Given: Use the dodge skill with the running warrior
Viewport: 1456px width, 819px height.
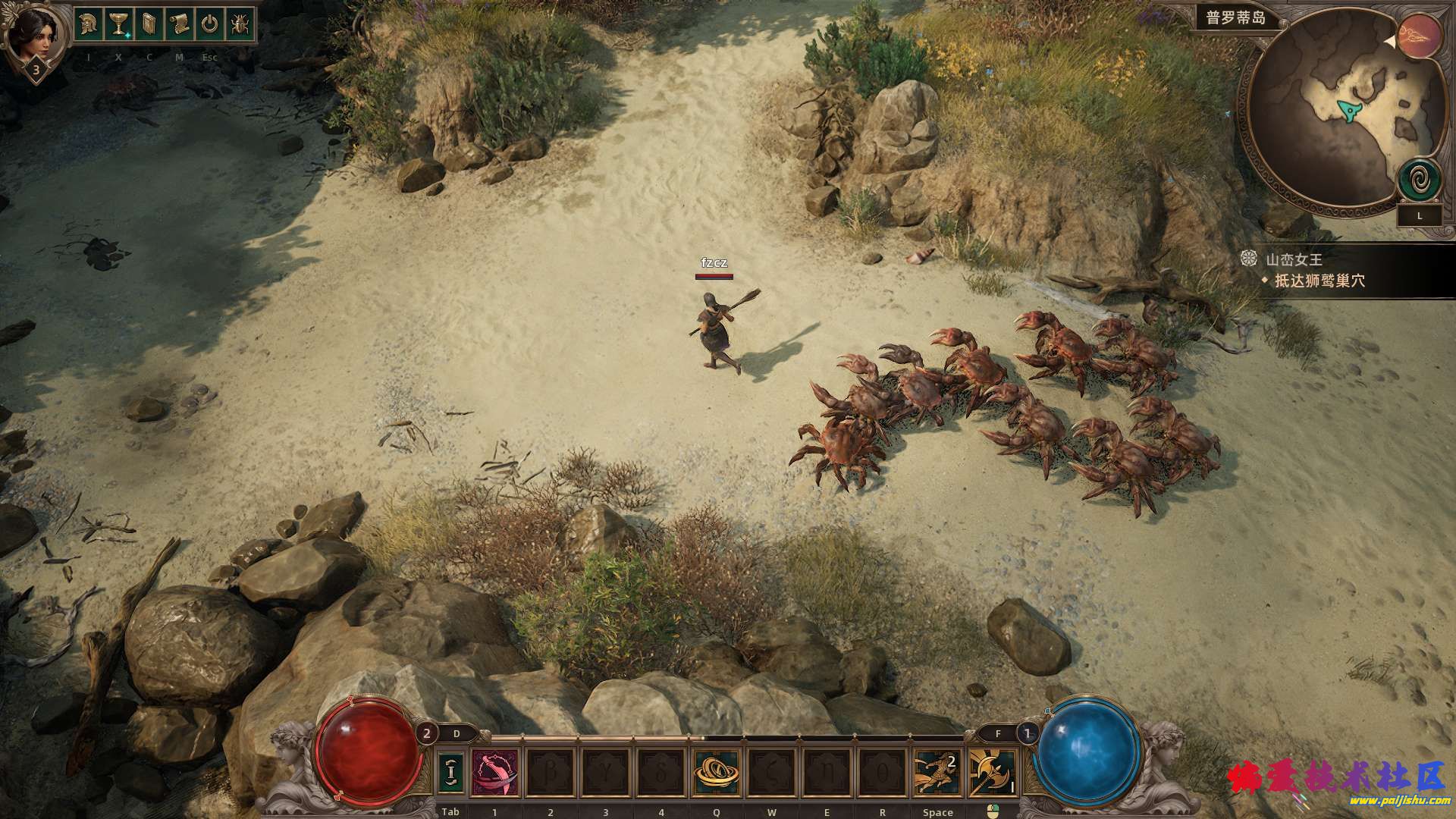Looking at the screenshot, I should pyautogui.click(x=937, y=772).
